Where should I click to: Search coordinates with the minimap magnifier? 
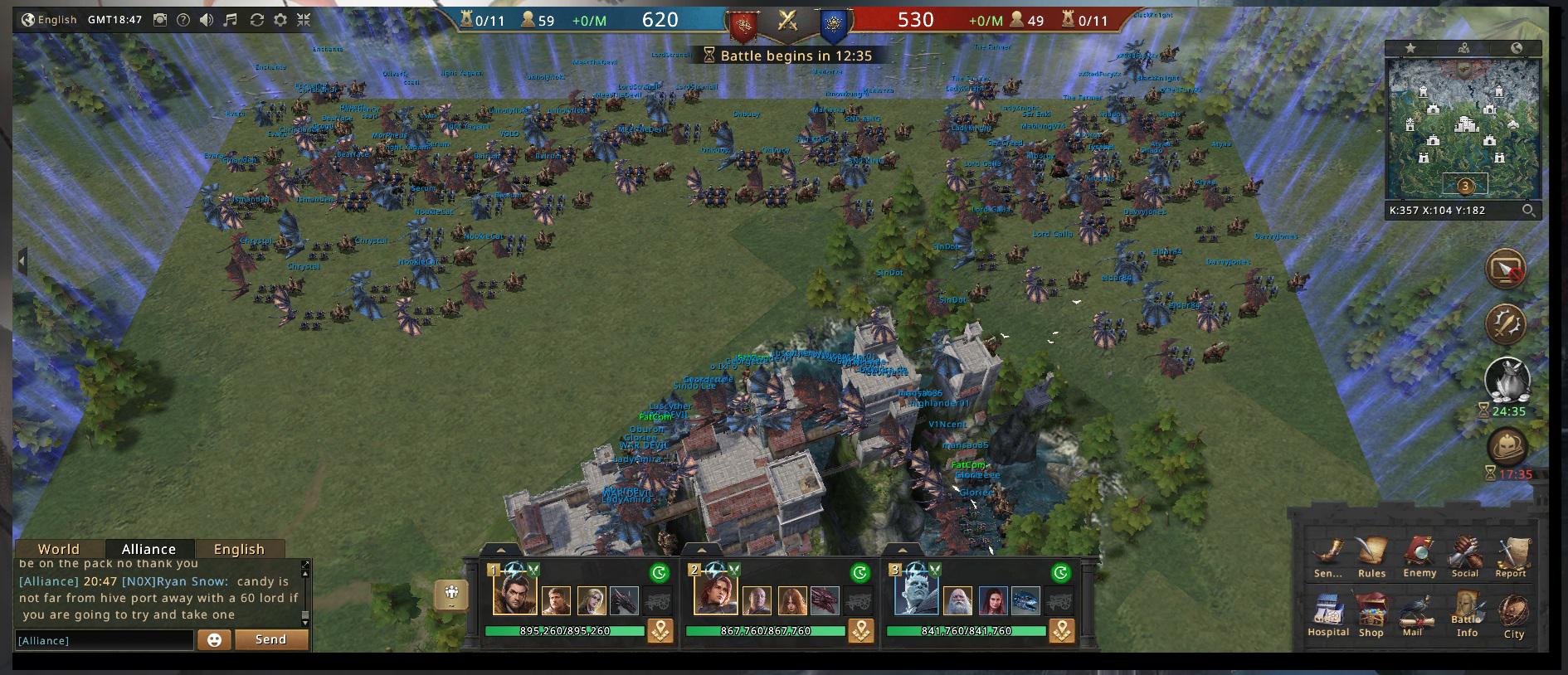1528,211
